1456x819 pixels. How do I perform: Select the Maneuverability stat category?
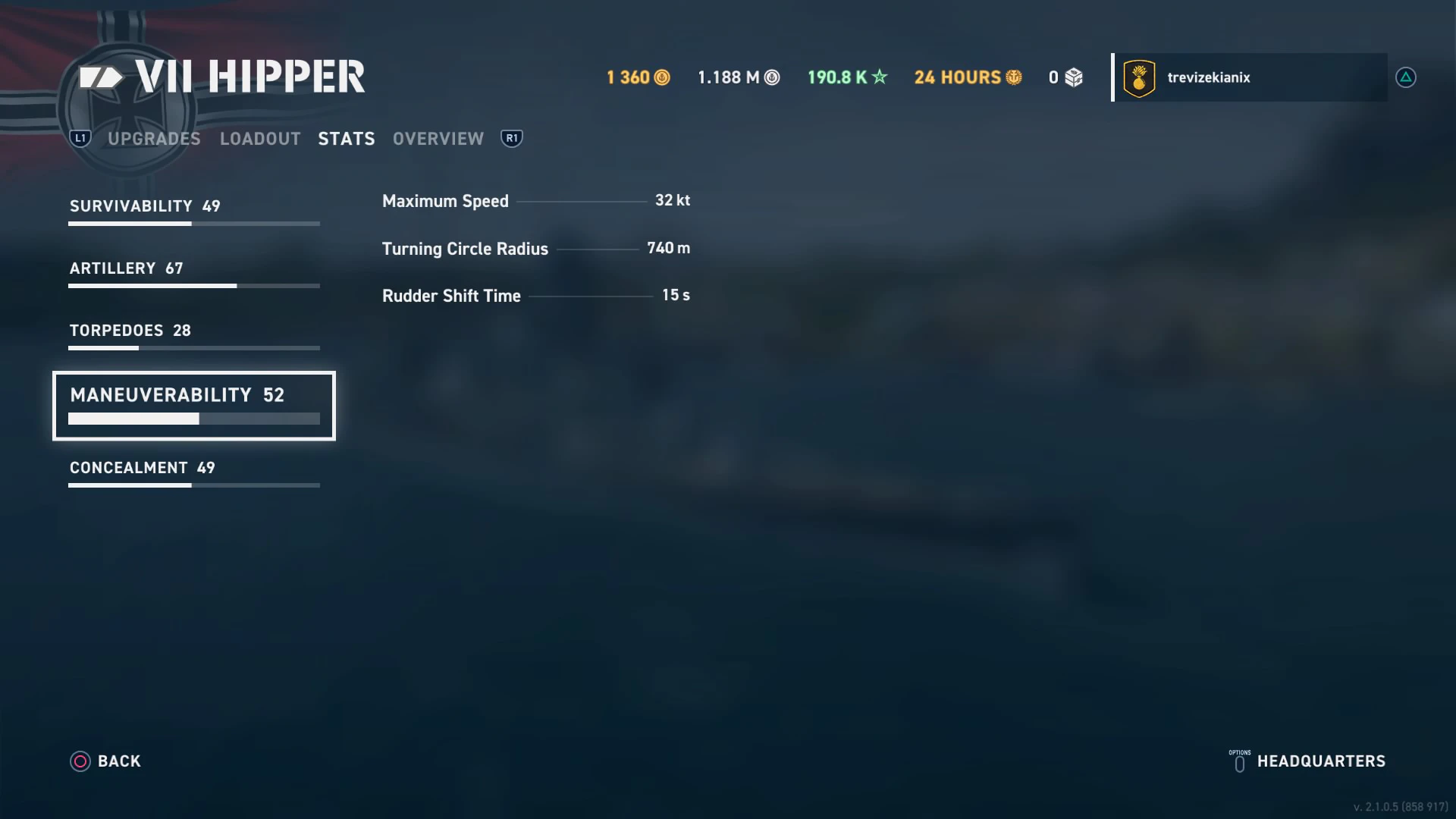click(193, 405)
